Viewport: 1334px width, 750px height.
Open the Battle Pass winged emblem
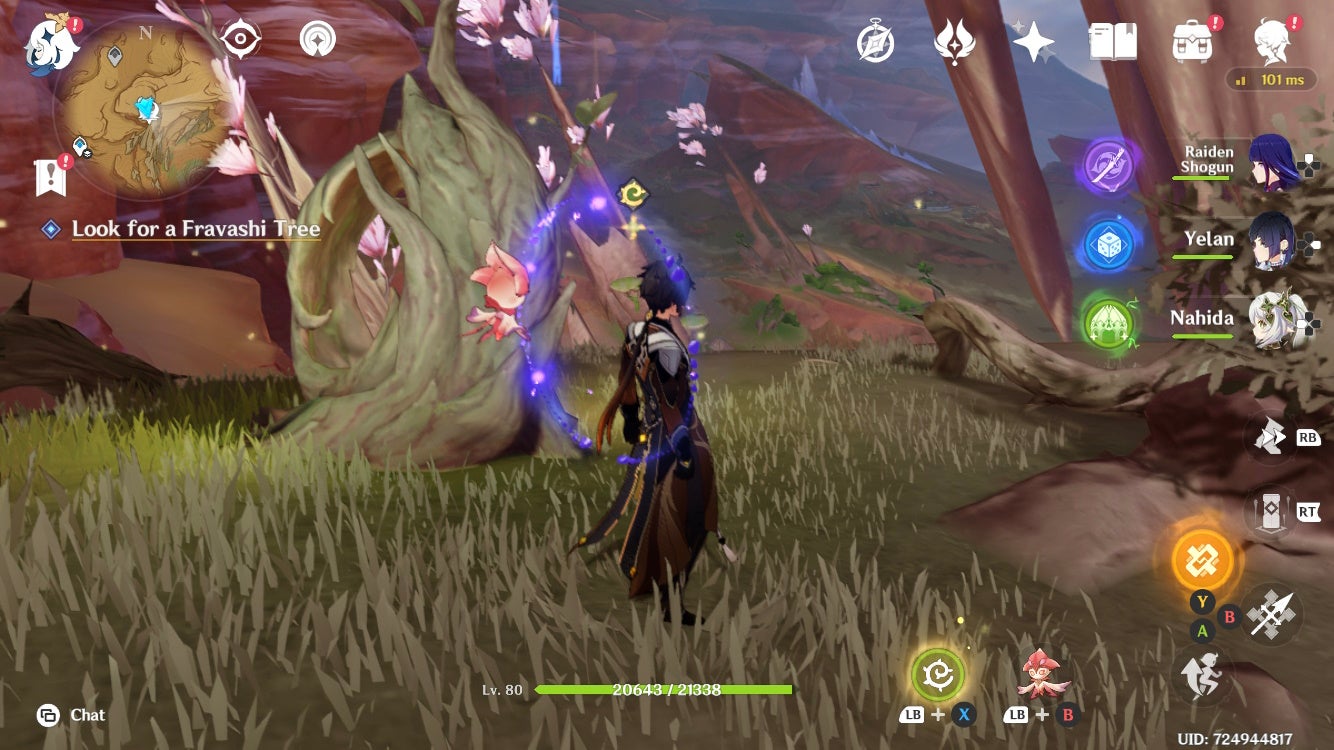(955, 42)
